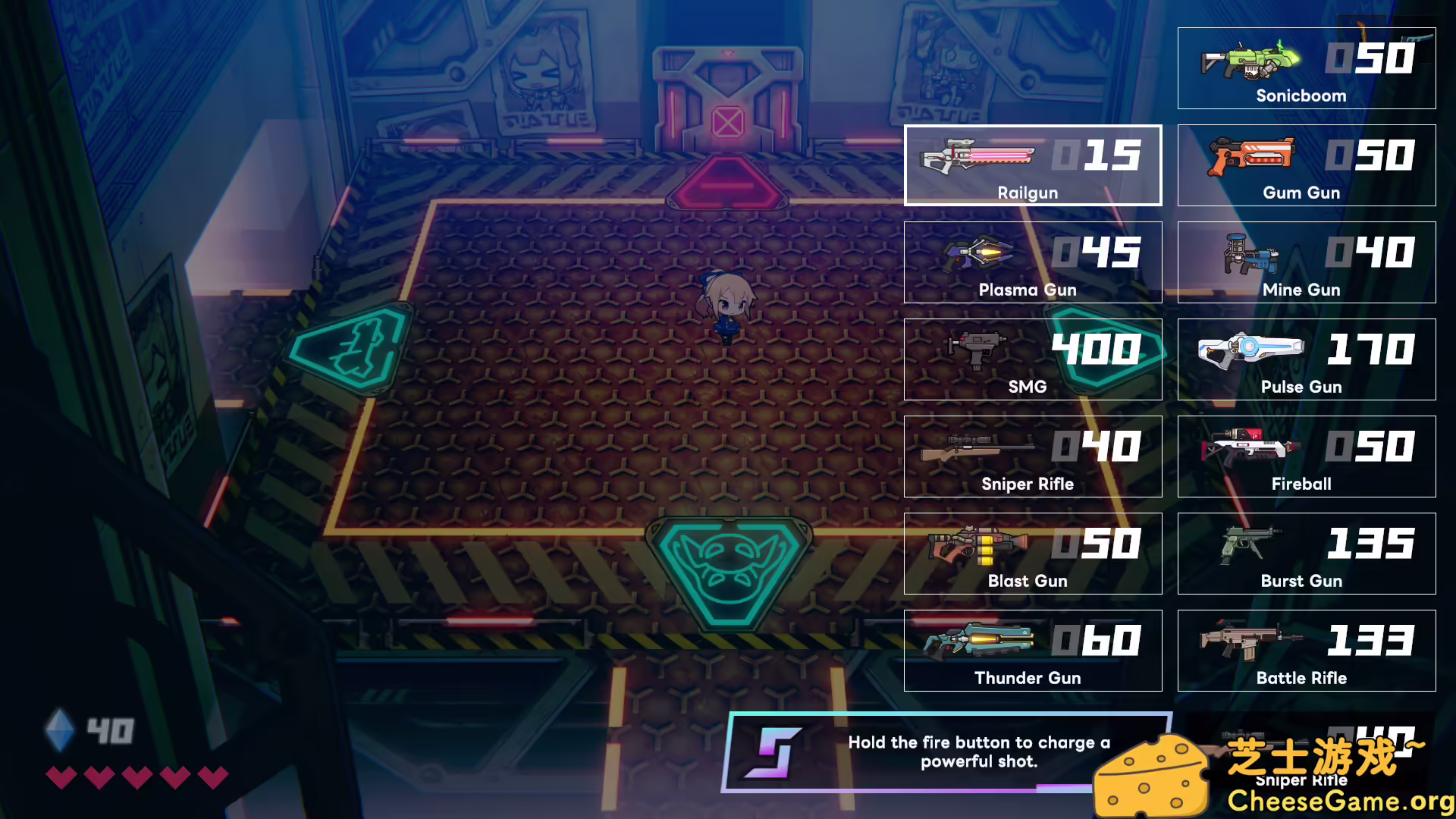Image resolution: width=1456 pixels, height=819 pixels.
Task: Pick the Gum Gun entry
Action: [1306, 165]
